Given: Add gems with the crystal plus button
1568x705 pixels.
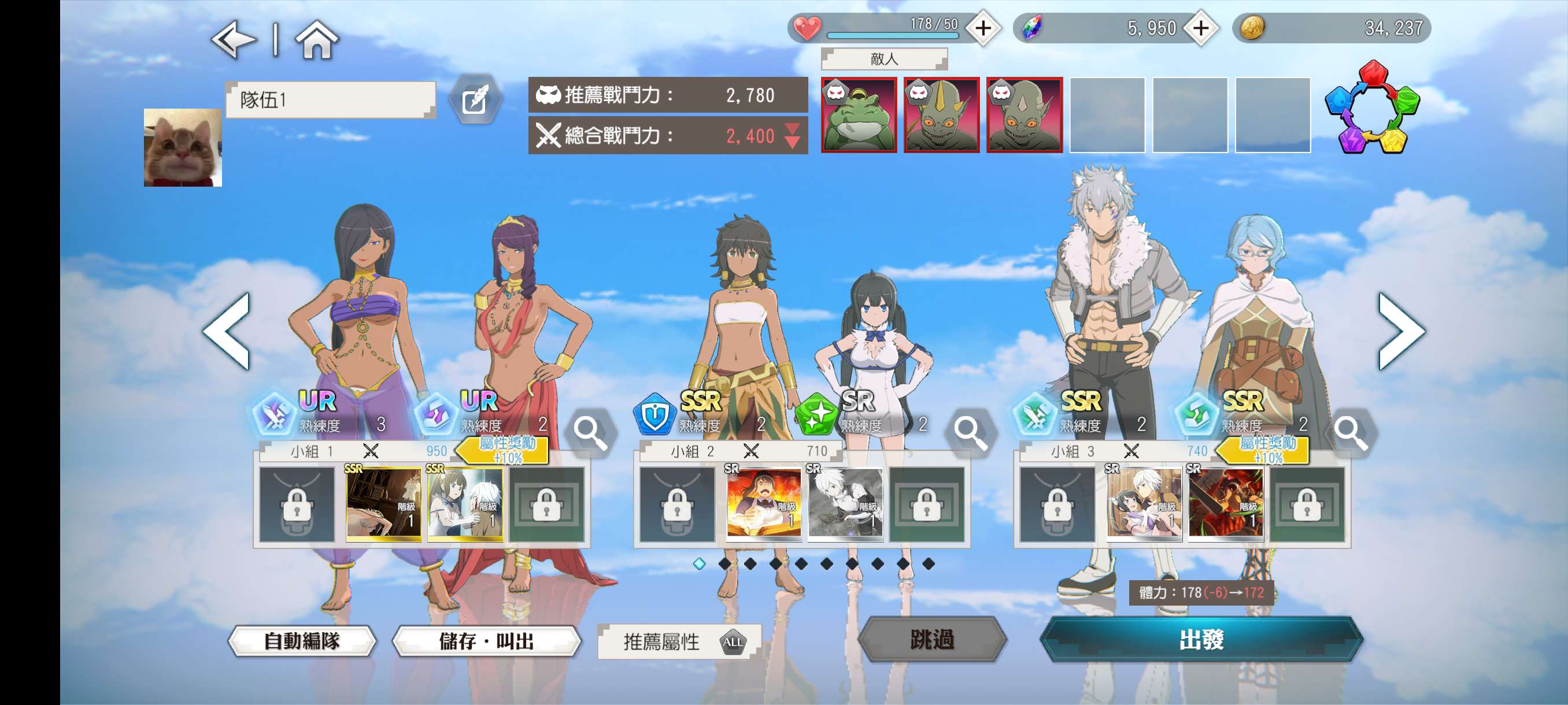Looking at the screenshot, I should tap(1200, 28).
